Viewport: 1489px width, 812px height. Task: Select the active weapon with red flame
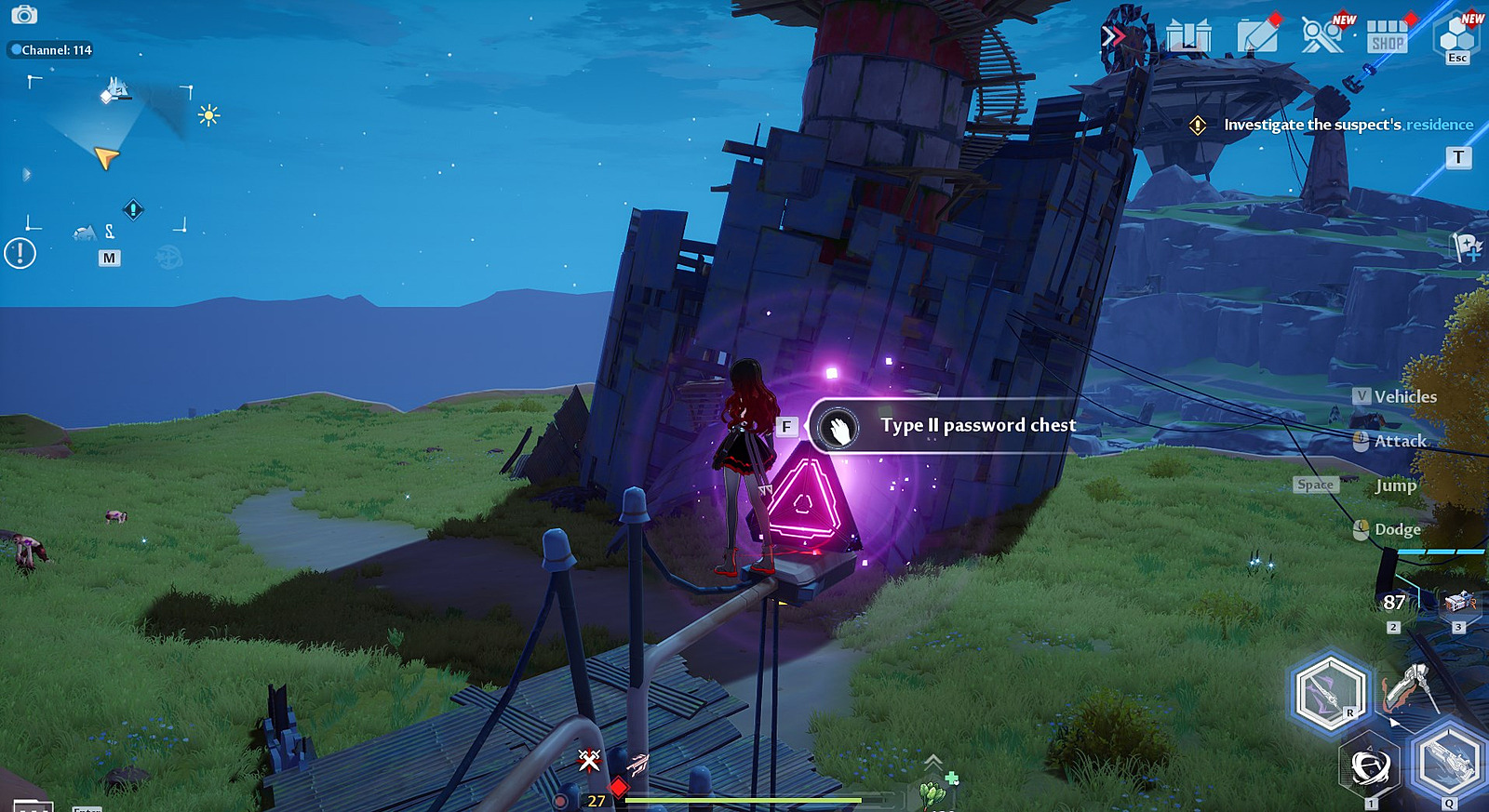(1410, 689)
